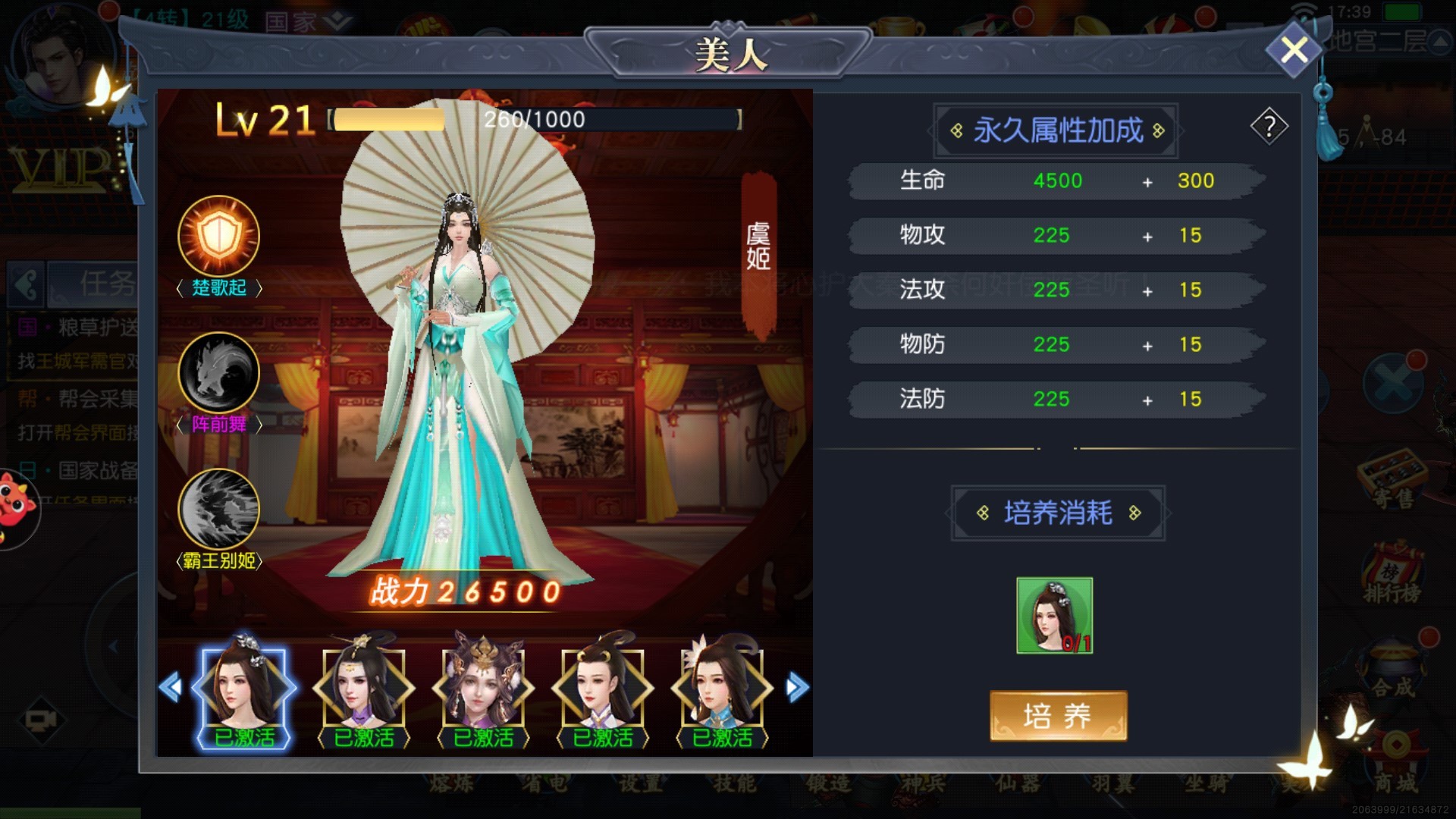Screen dimensions: 1456x819
Task: Select the 霸王别姬 skill icon
Action: coord(218,509)
